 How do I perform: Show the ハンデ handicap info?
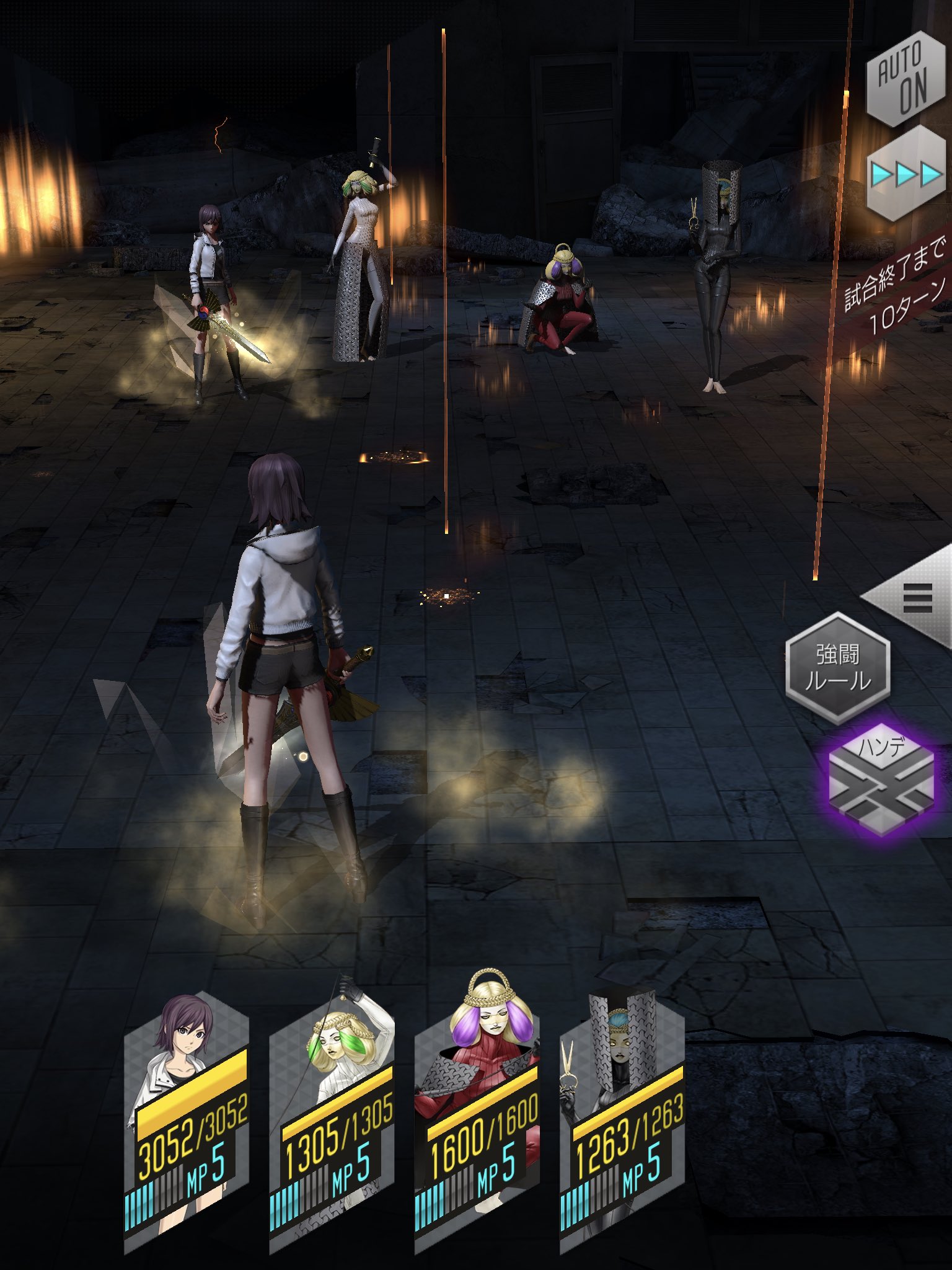coord(881,780)
